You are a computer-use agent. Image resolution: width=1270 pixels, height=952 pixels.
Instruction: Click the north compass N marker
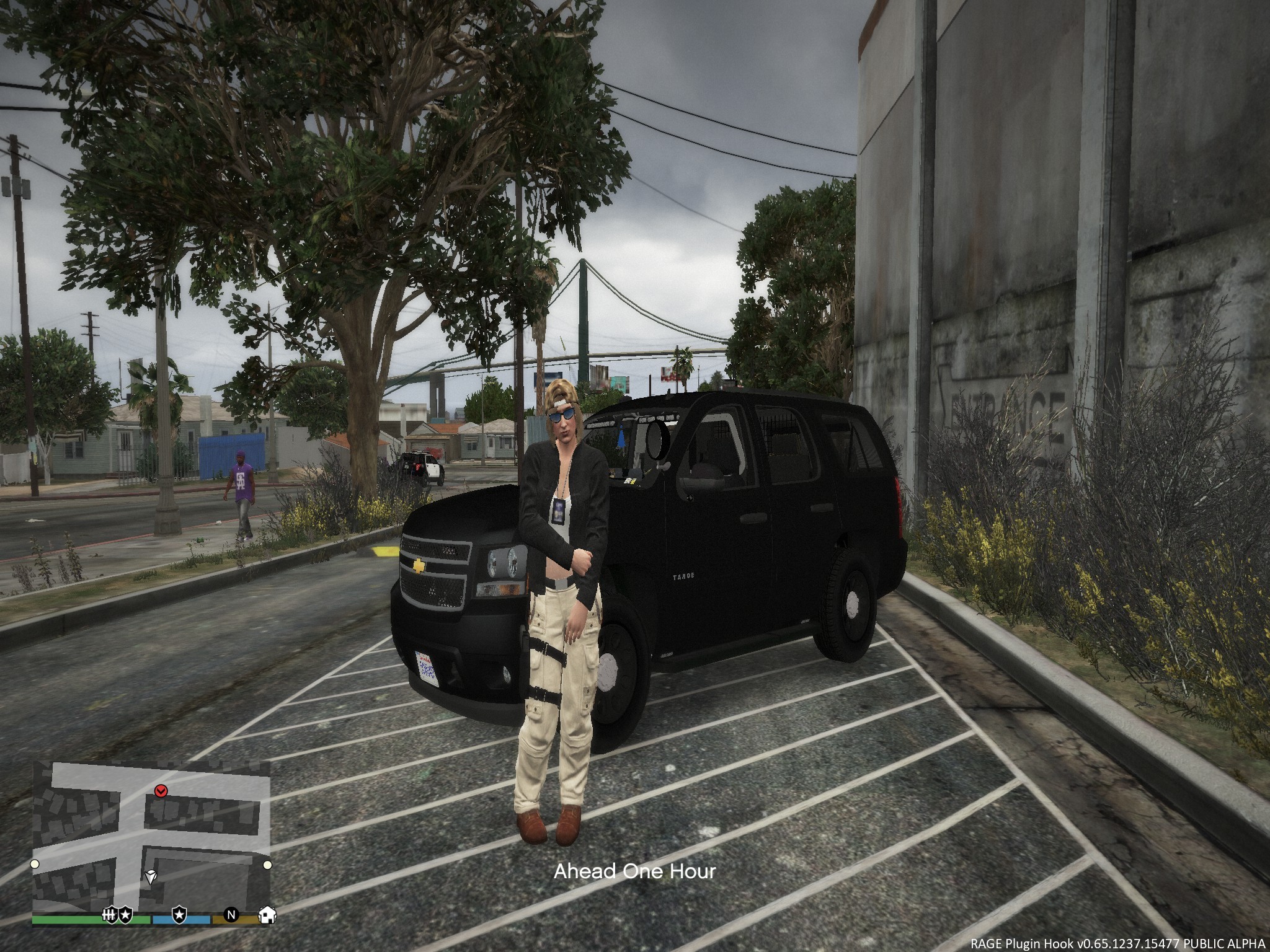[x=231, y=914]
